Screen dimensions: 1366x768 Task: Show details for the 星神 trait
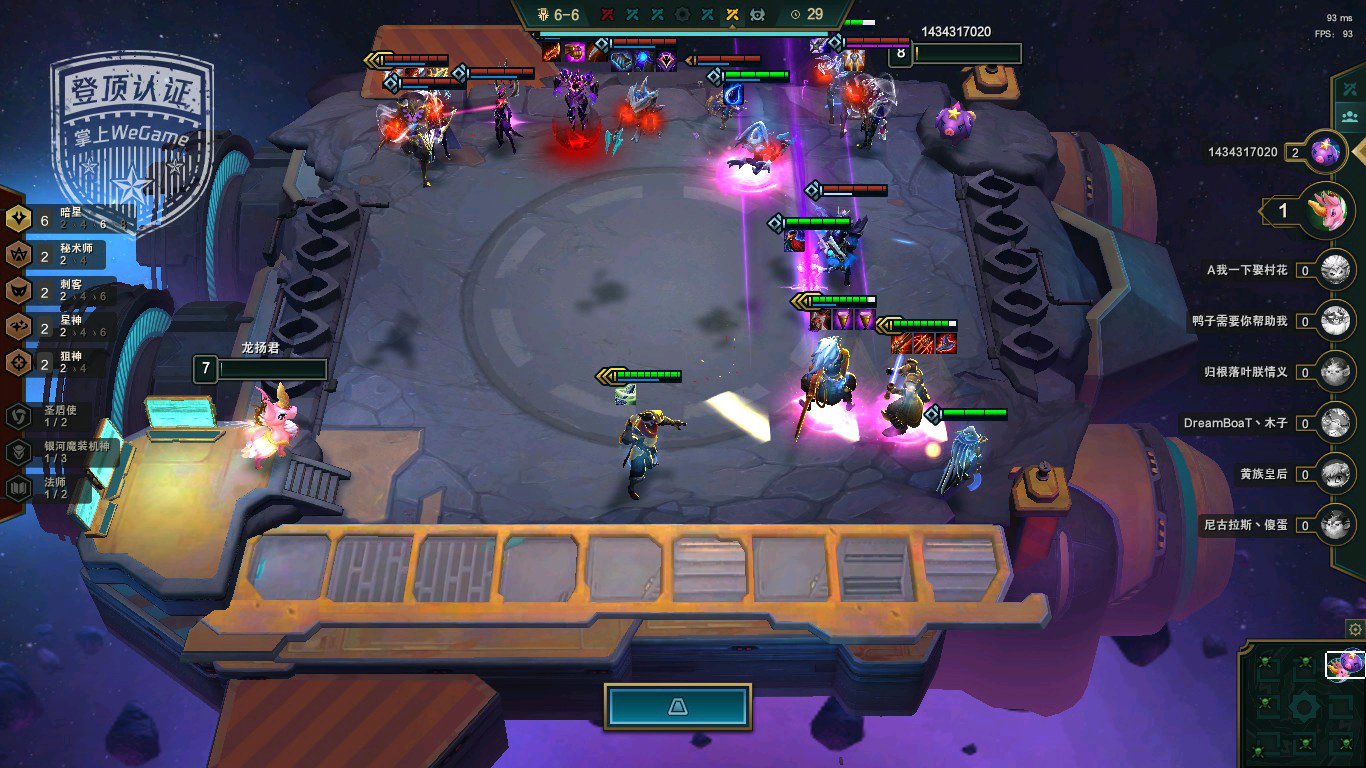(60, 327)
